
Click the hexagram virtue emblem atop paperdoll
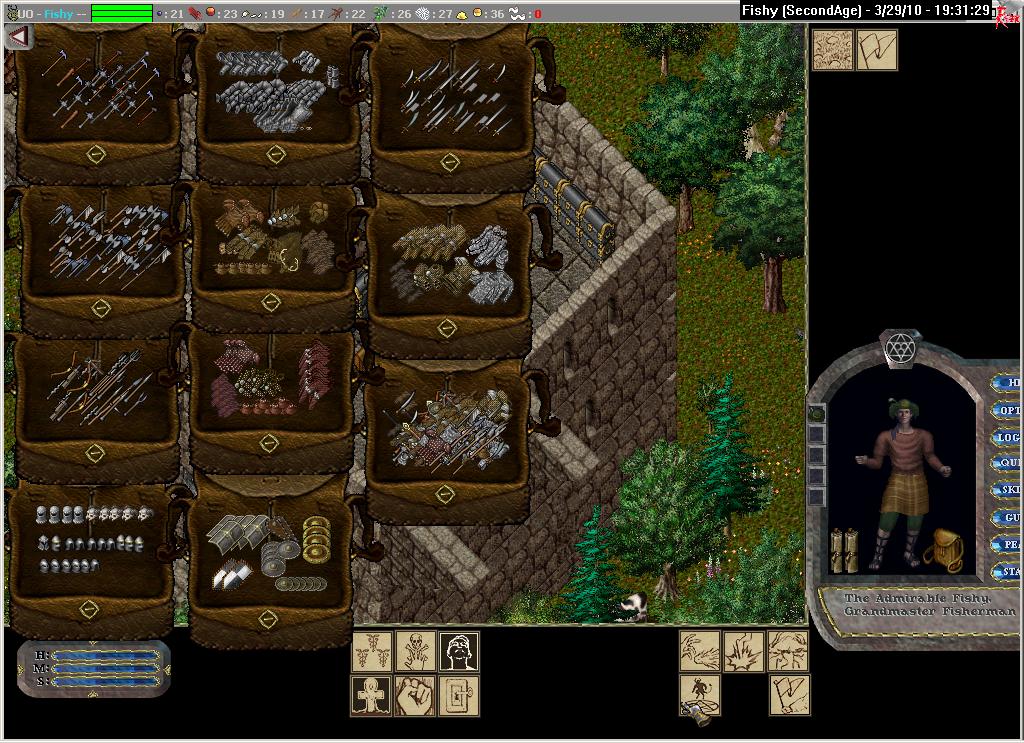(x=900, y=348)
